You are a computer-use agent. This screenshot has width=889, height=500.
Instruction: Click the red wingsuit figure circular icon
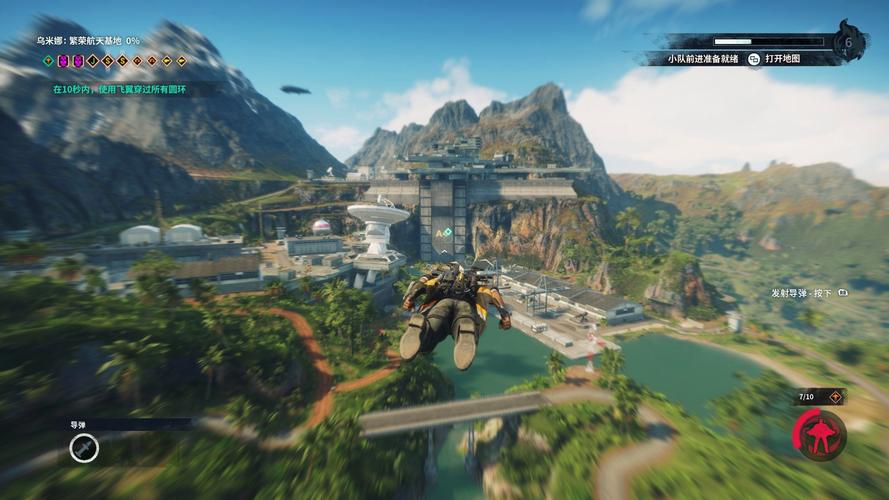[820, 435]
